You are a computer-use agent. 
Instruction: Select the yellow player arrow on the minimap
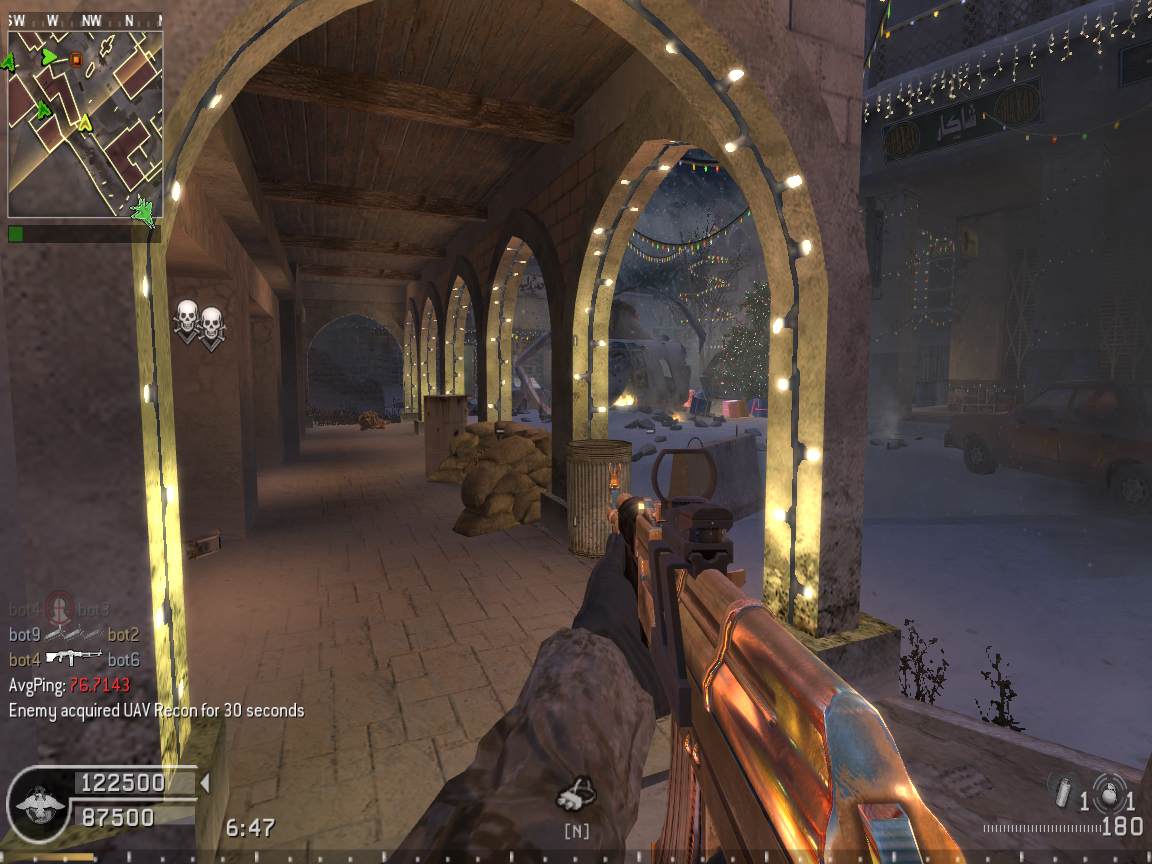85,123
